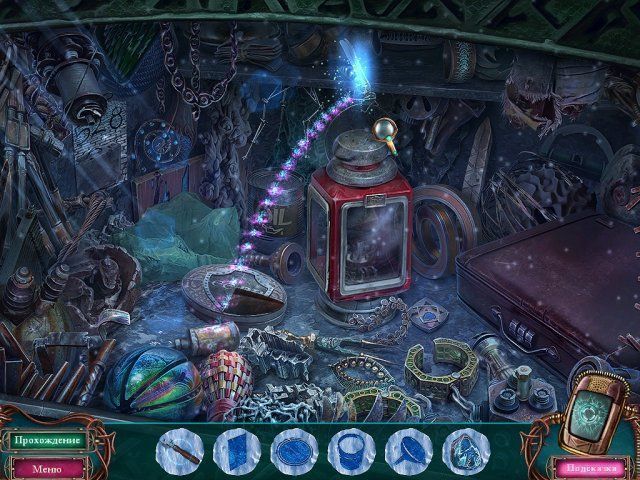Choose the blue oval disc silhouette slot
This screenshot has height=480, width=640.
point(294,451)
